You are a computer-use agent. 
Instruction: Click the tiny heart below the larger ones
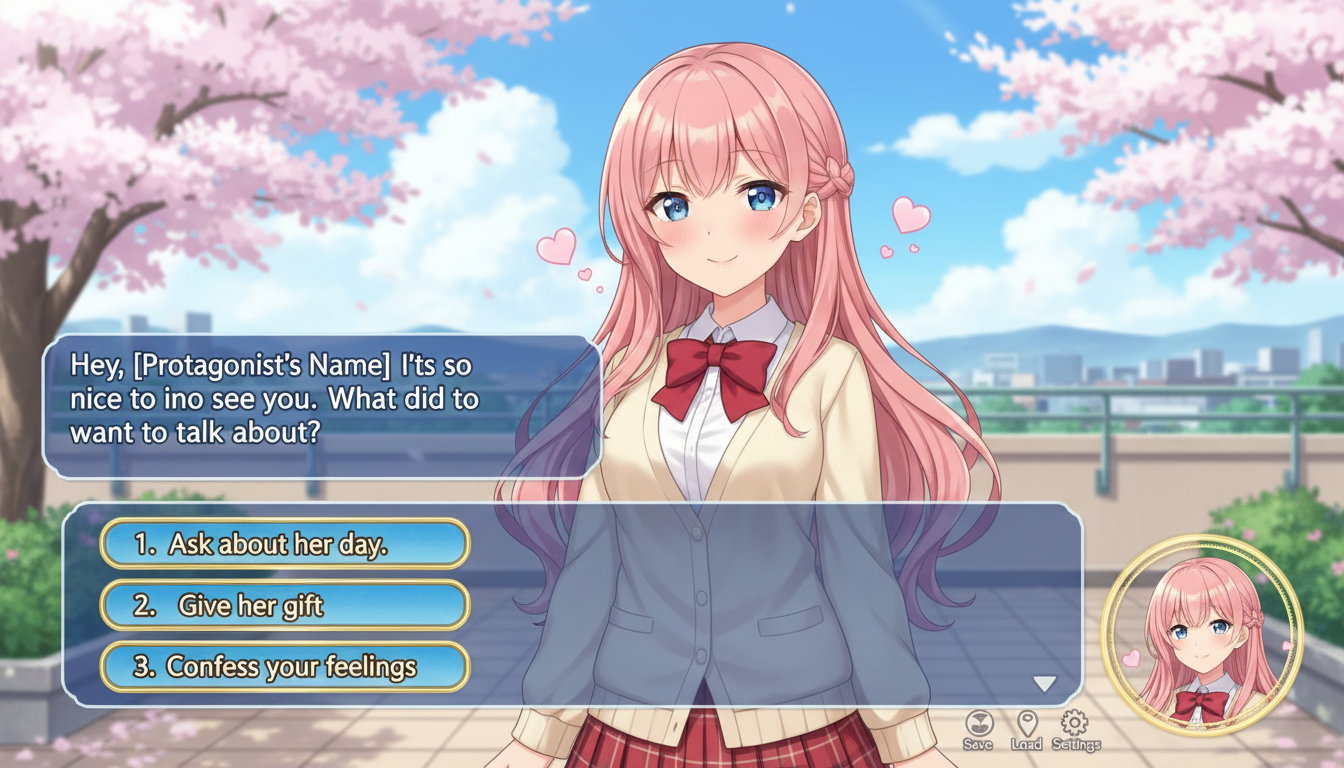913,247
